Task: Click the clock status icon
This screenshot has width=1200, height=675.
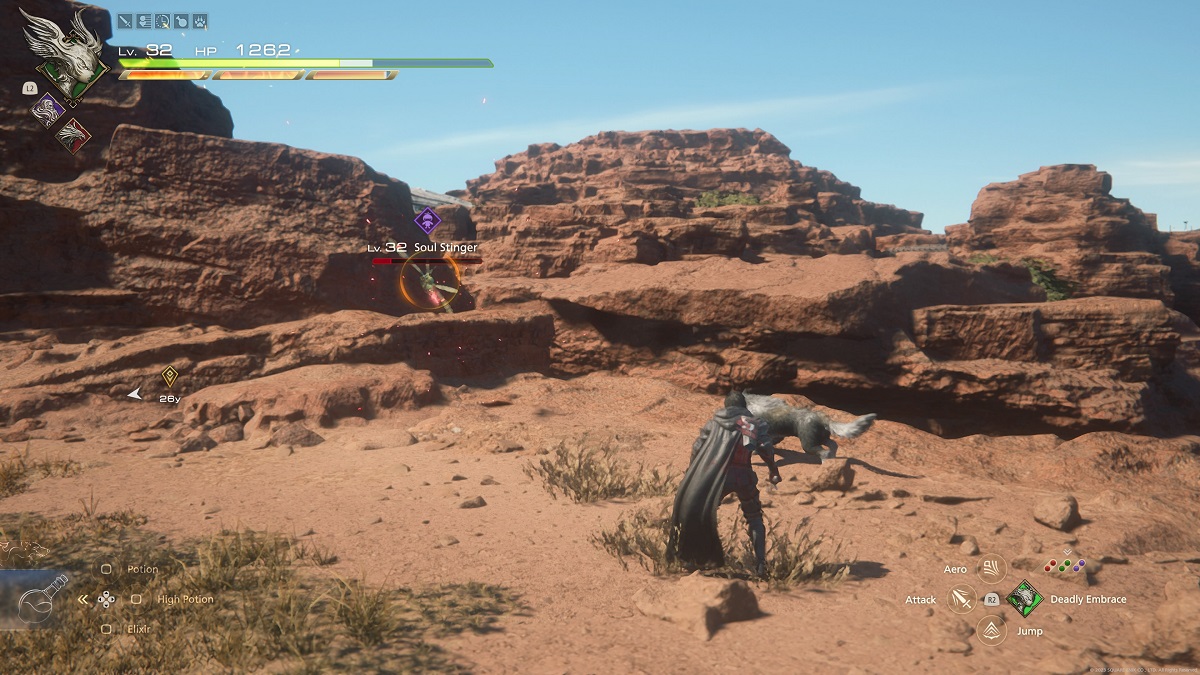Action: 162,20
